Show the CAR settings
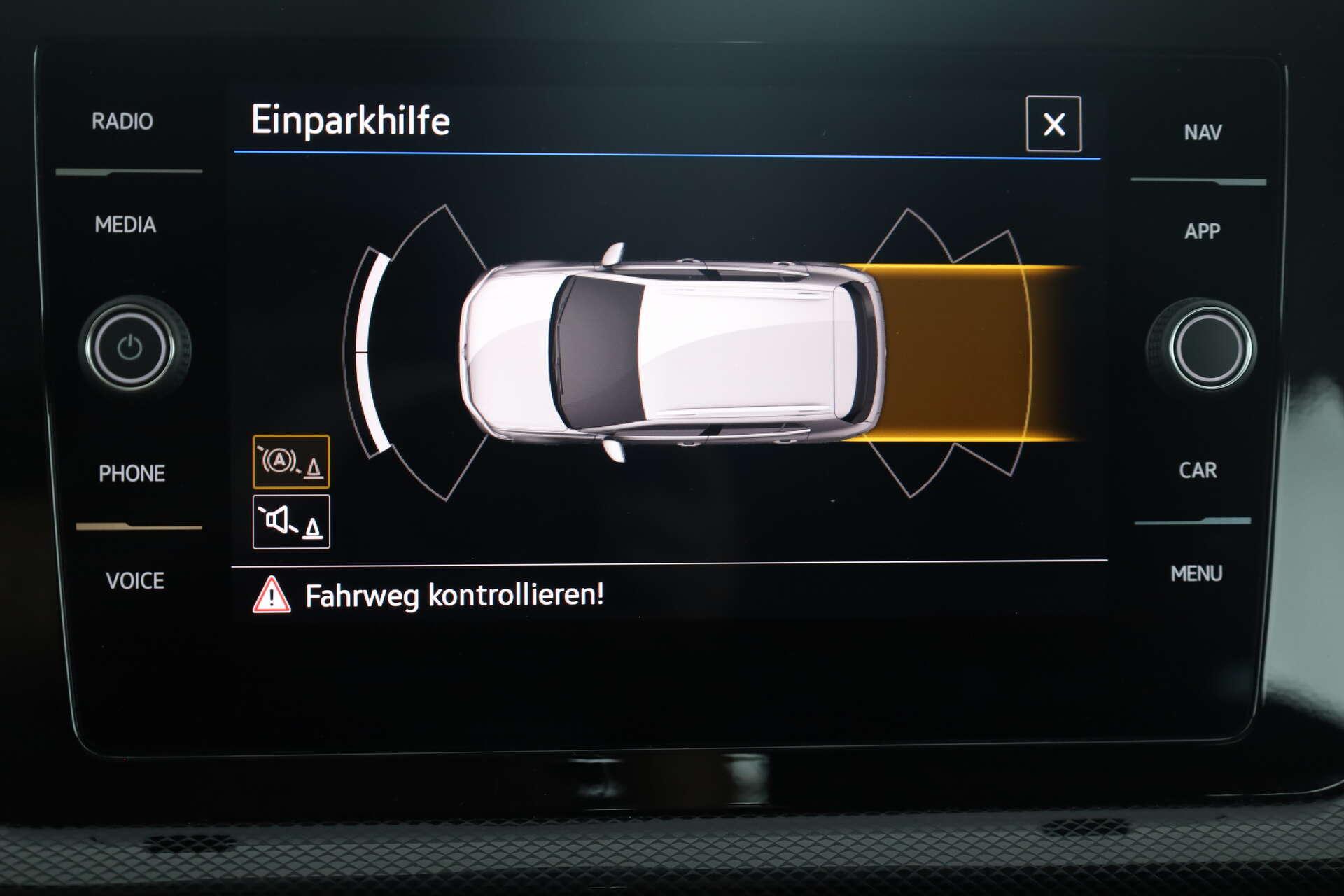Screen dimensions: 1344x896 [x=1198, y=470]
